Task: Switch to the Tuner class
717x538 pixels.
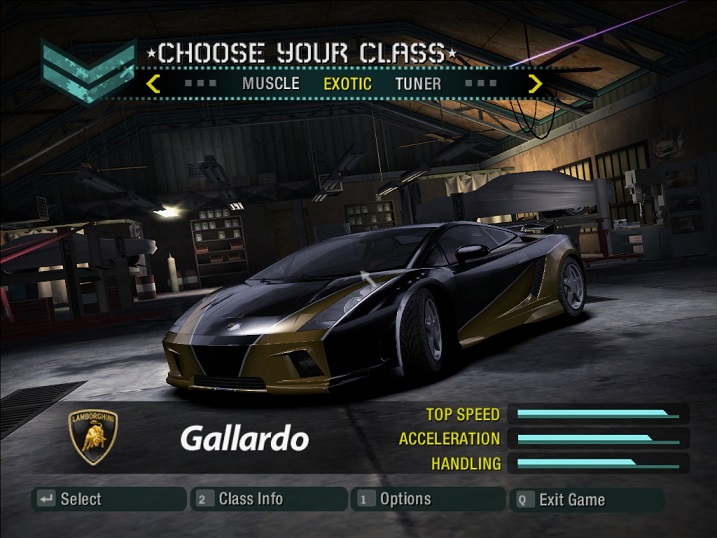Action: 418,84
